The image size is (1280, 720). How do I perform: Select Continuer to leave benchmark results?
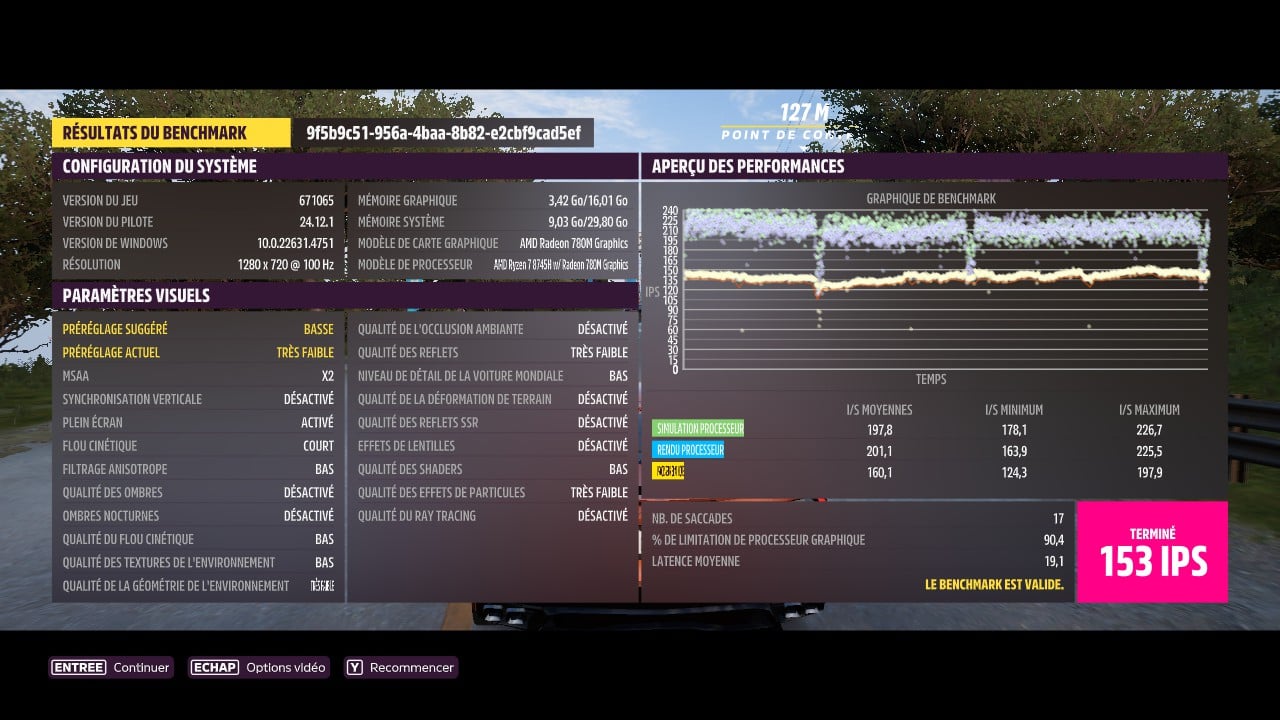[111, 667]
